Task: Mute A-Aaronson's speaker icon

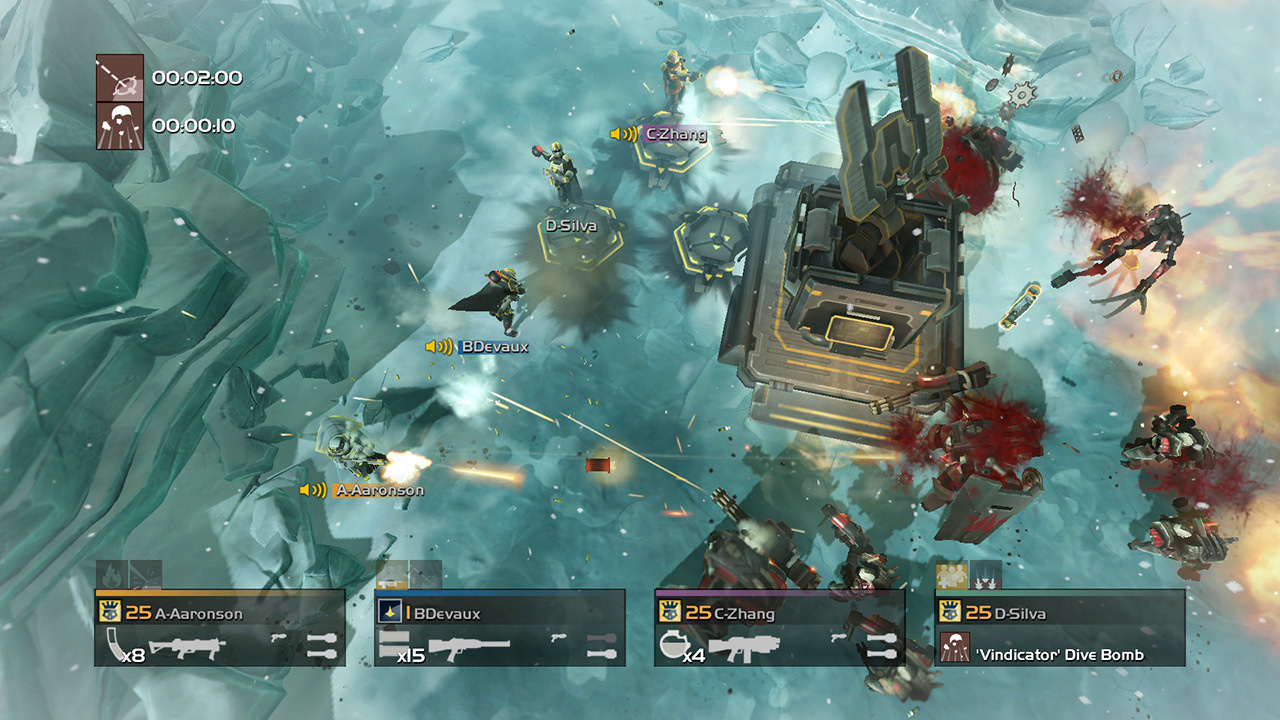Action: pos(311,491)
